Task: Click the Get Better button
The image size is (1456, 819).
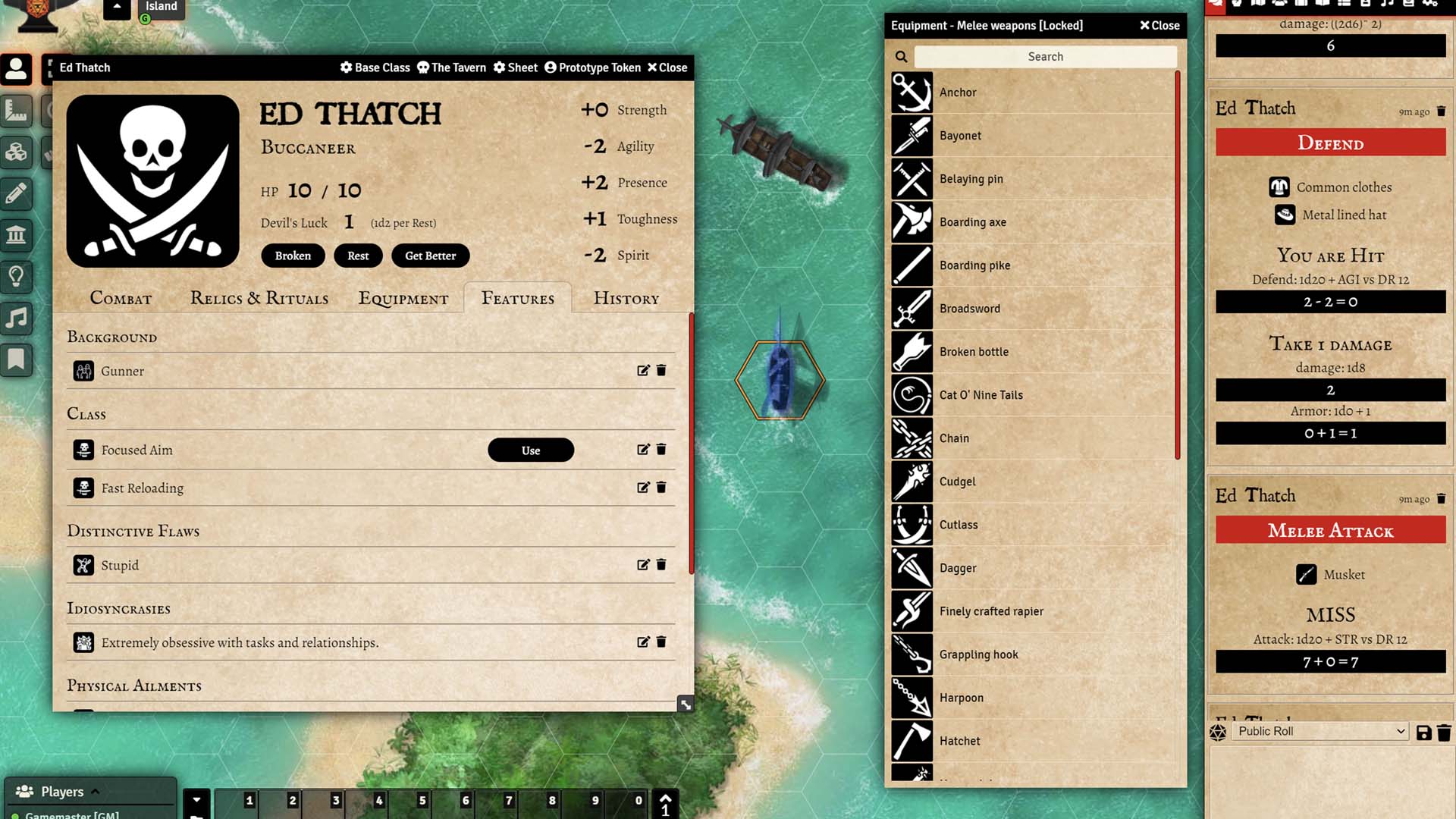Action: pyautogui.click(x=430, y=256)
